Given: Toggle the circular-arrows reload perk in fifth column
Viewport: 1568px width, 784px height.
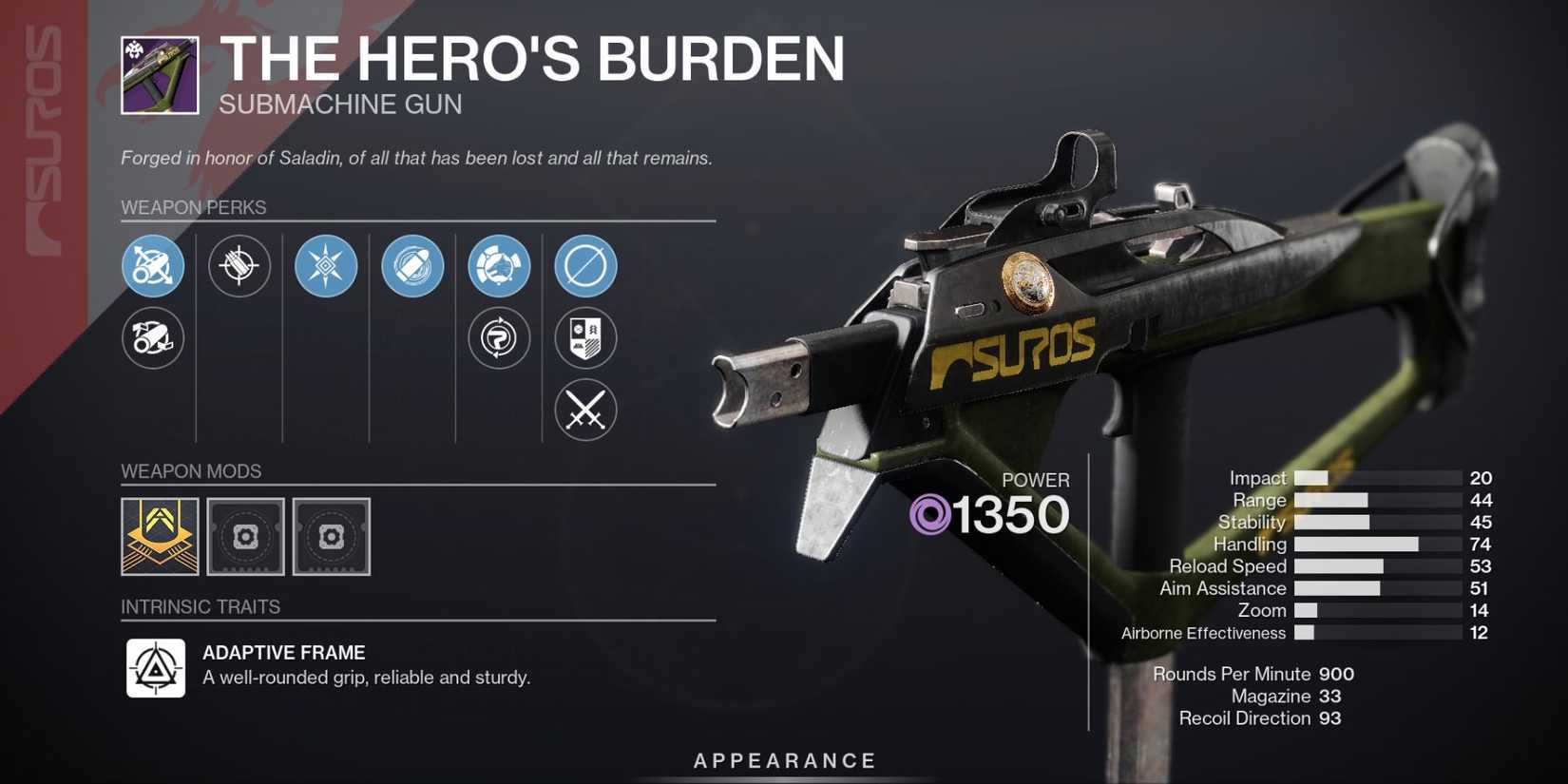Looking at the screenshot, I should pos(499,338).
